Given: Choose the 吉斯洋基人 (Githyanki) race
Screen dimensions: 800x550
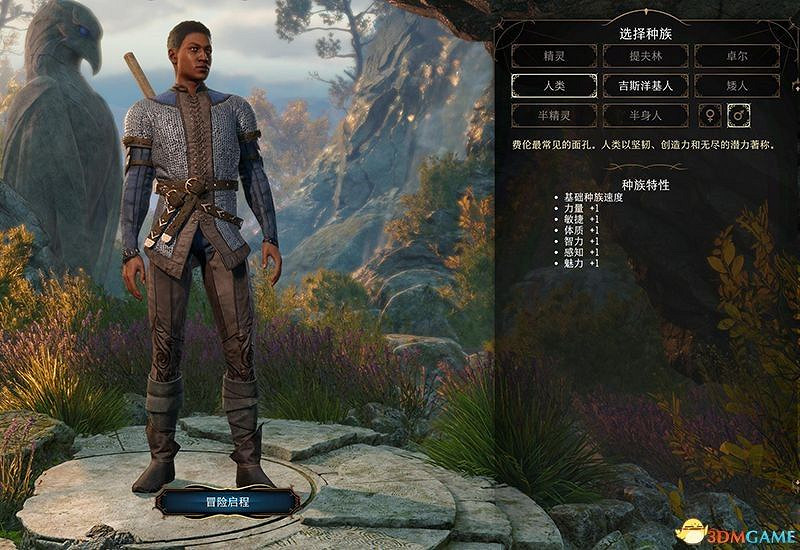Looking at the screenshot, I should click(645, 86).
